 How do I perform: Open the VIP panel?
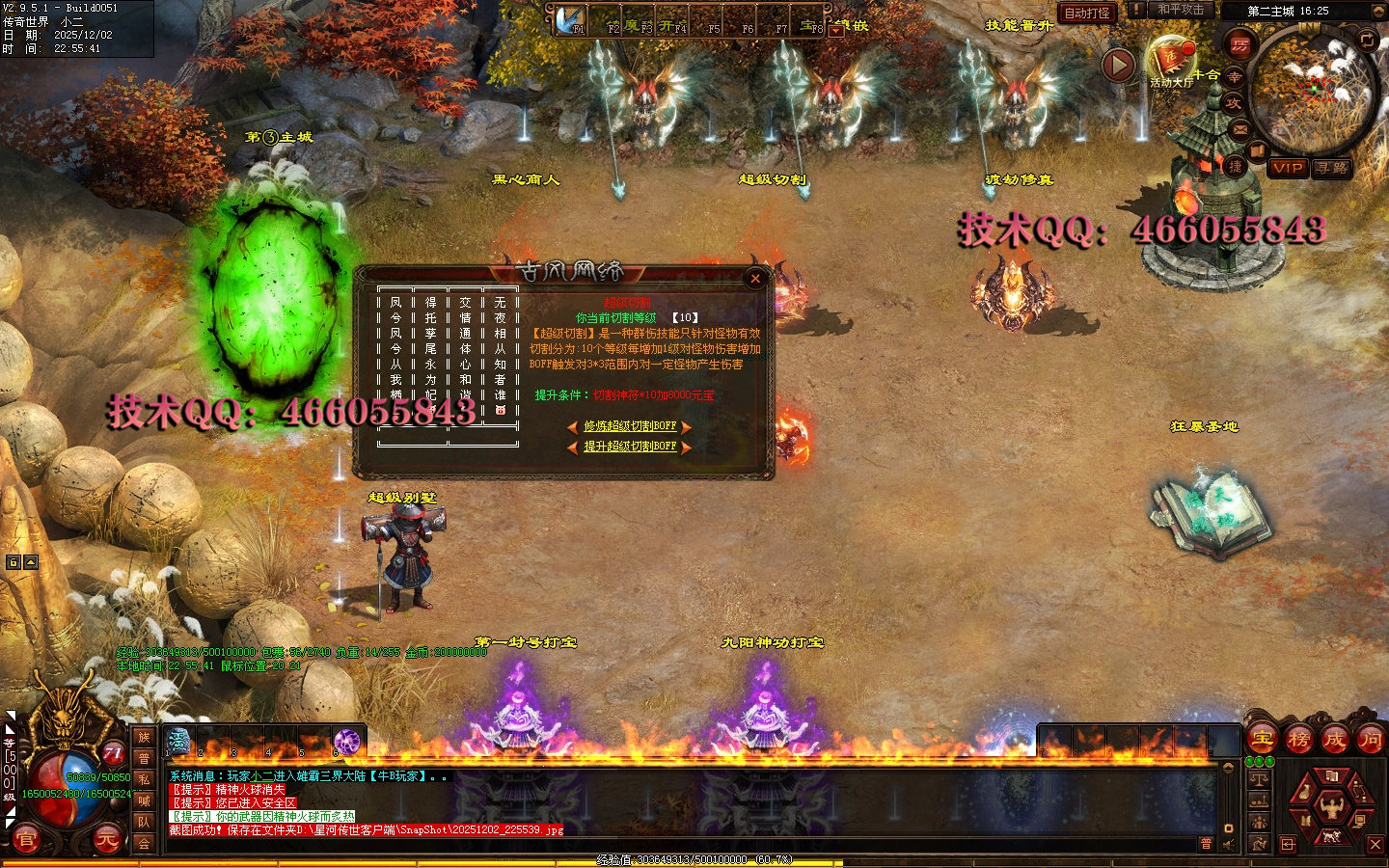click(1288, 168)
